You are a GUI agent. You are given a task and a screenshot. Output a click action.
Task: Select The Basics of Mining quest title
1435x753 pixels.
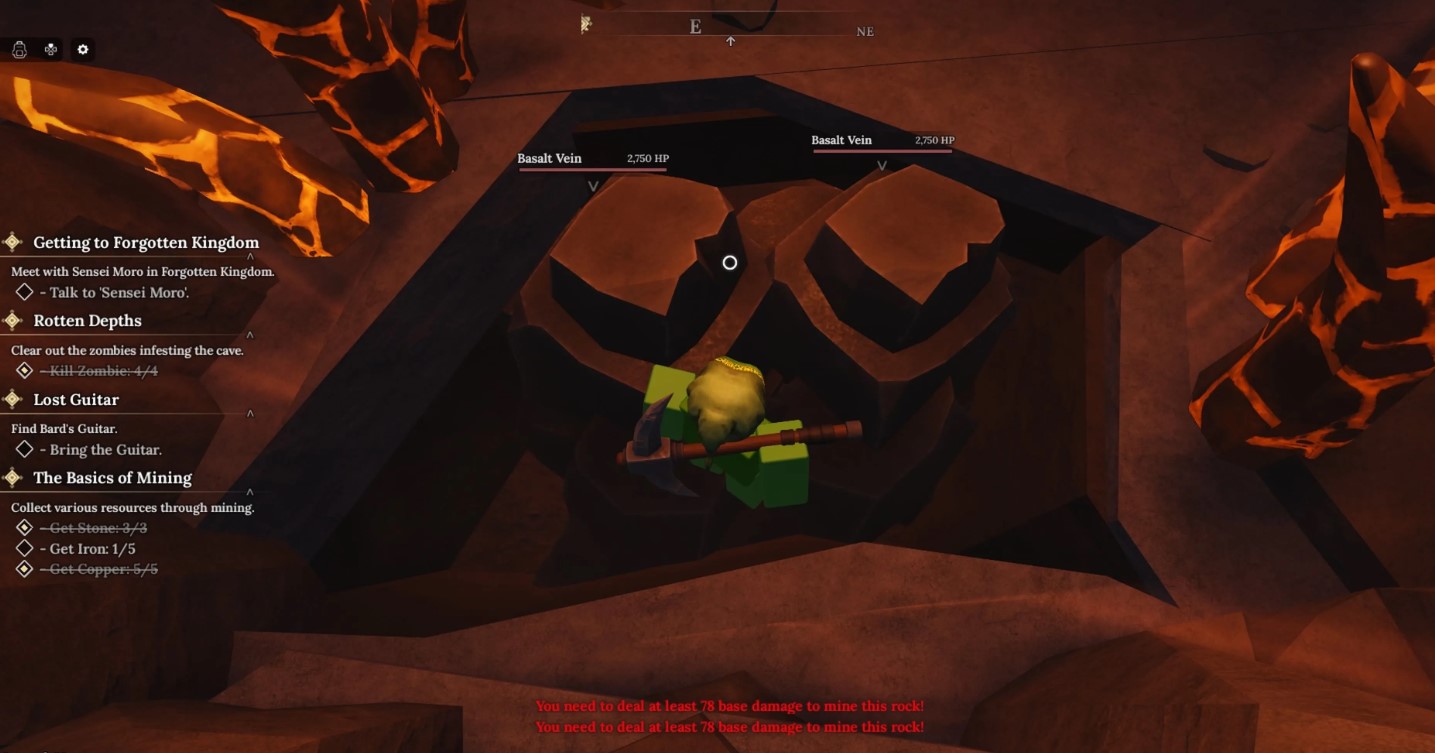[x=112, y=478]
